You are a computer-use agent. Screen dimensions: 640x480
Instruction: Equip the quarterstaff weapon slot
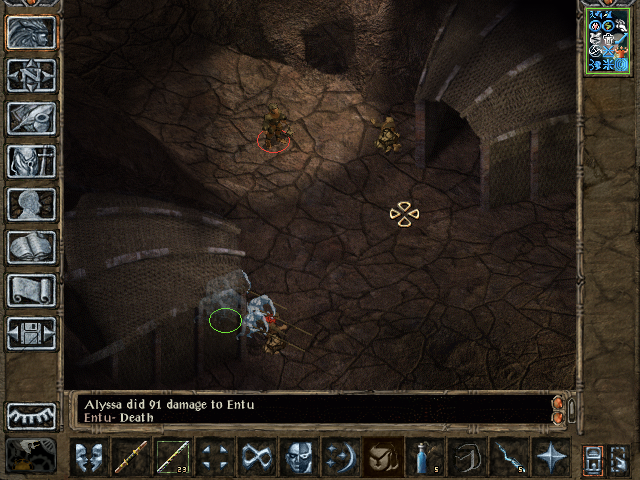[130, 457]
